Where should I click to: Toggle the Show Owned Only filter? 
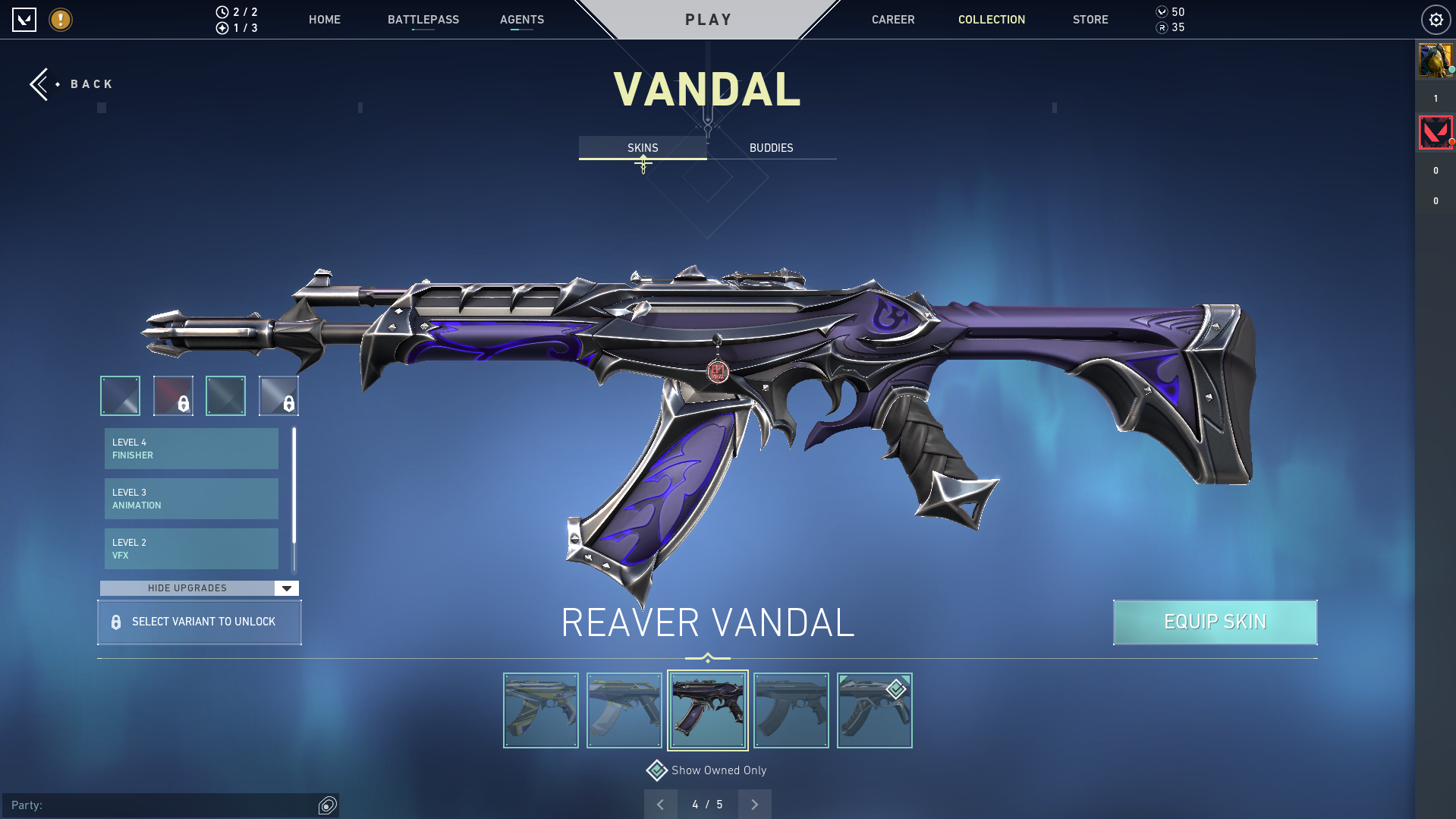(656, 770)
